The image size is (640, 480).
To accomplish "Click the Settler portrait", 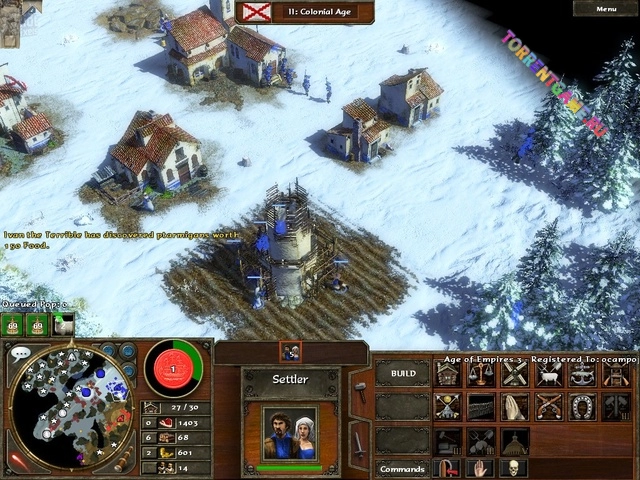I will [x=289, y=432].
